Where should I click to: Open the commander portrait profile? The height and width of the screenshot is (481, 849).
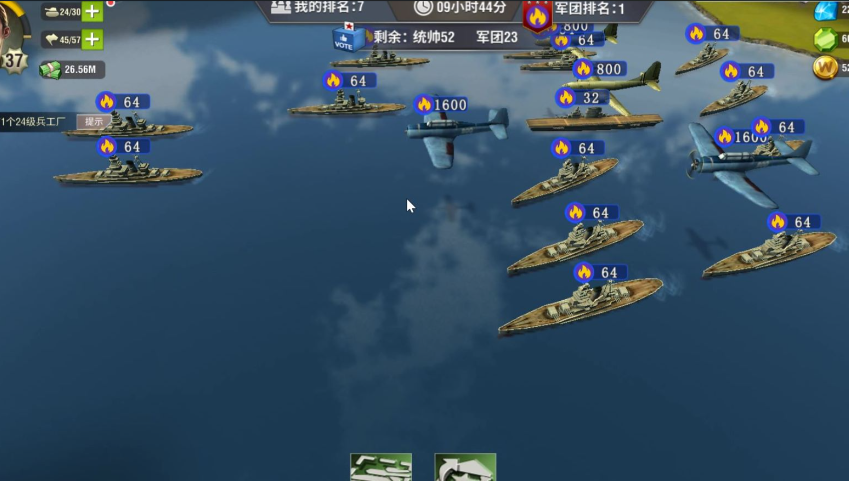tap(12, 35)
